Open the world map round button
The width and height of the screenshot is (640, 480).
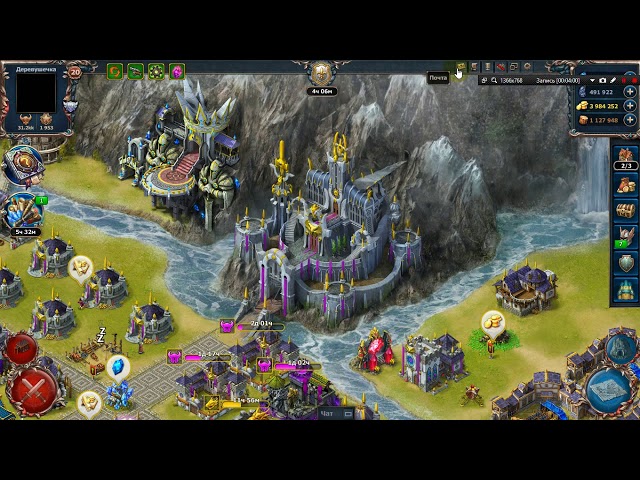point(609,390)
